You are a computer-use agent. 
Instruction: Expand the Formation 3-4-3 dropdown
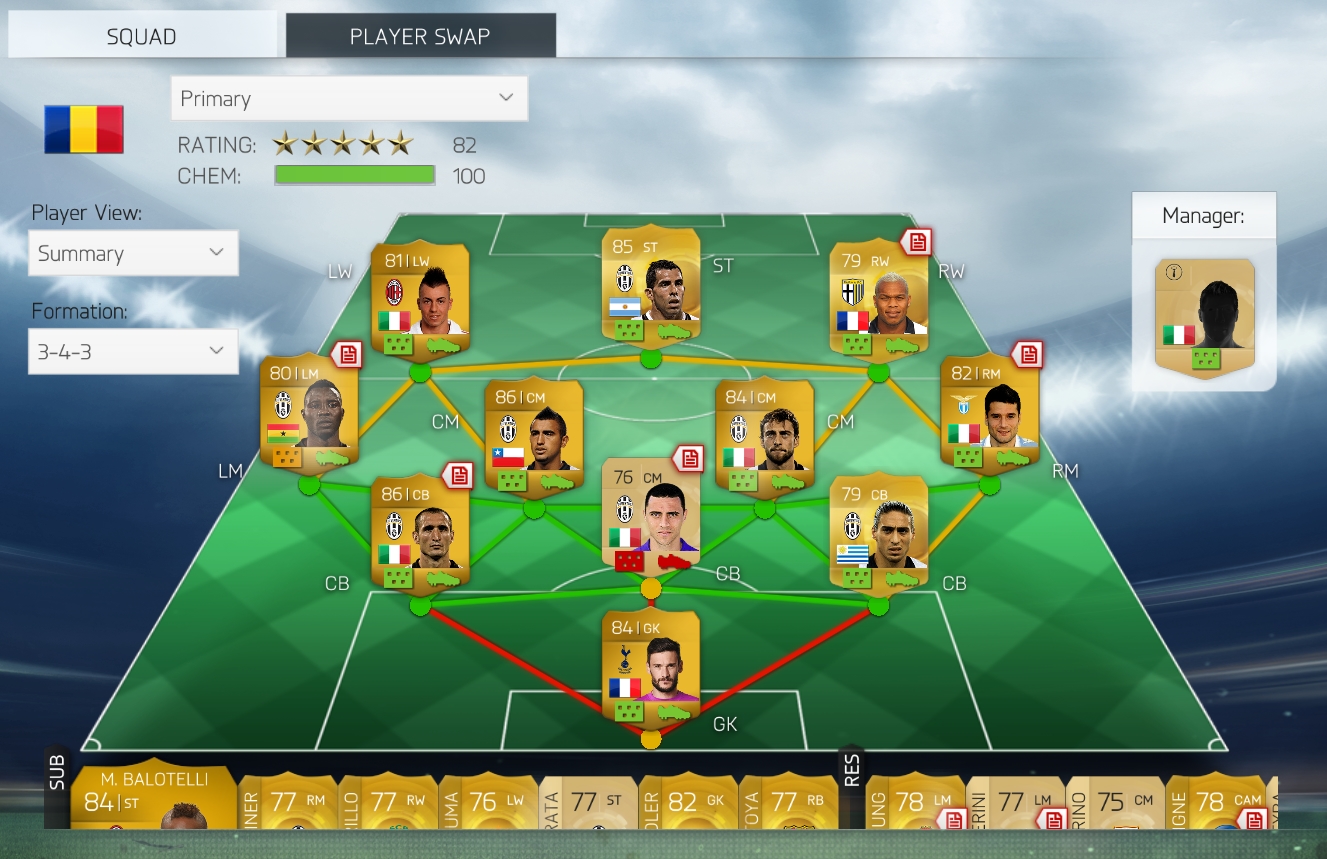point(133,351)
